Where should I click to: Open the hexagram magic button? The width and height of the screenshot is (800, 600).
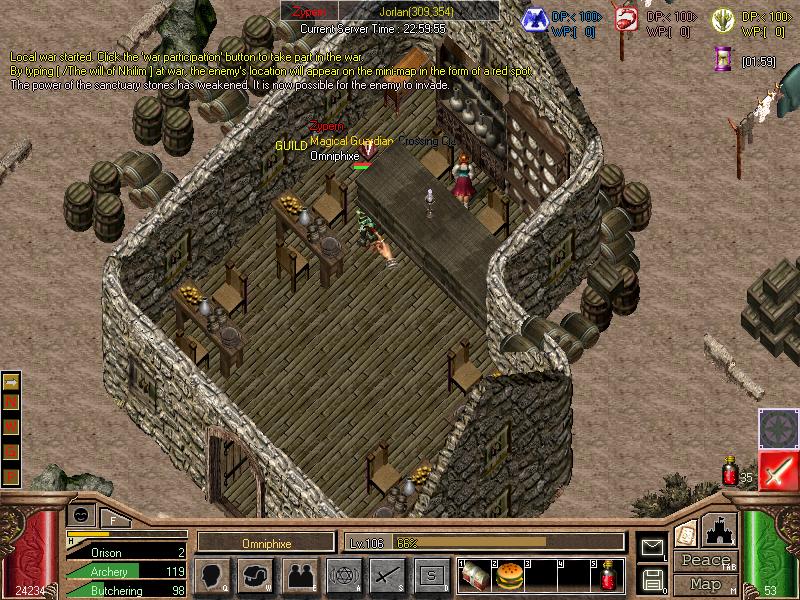click(343, 575)
